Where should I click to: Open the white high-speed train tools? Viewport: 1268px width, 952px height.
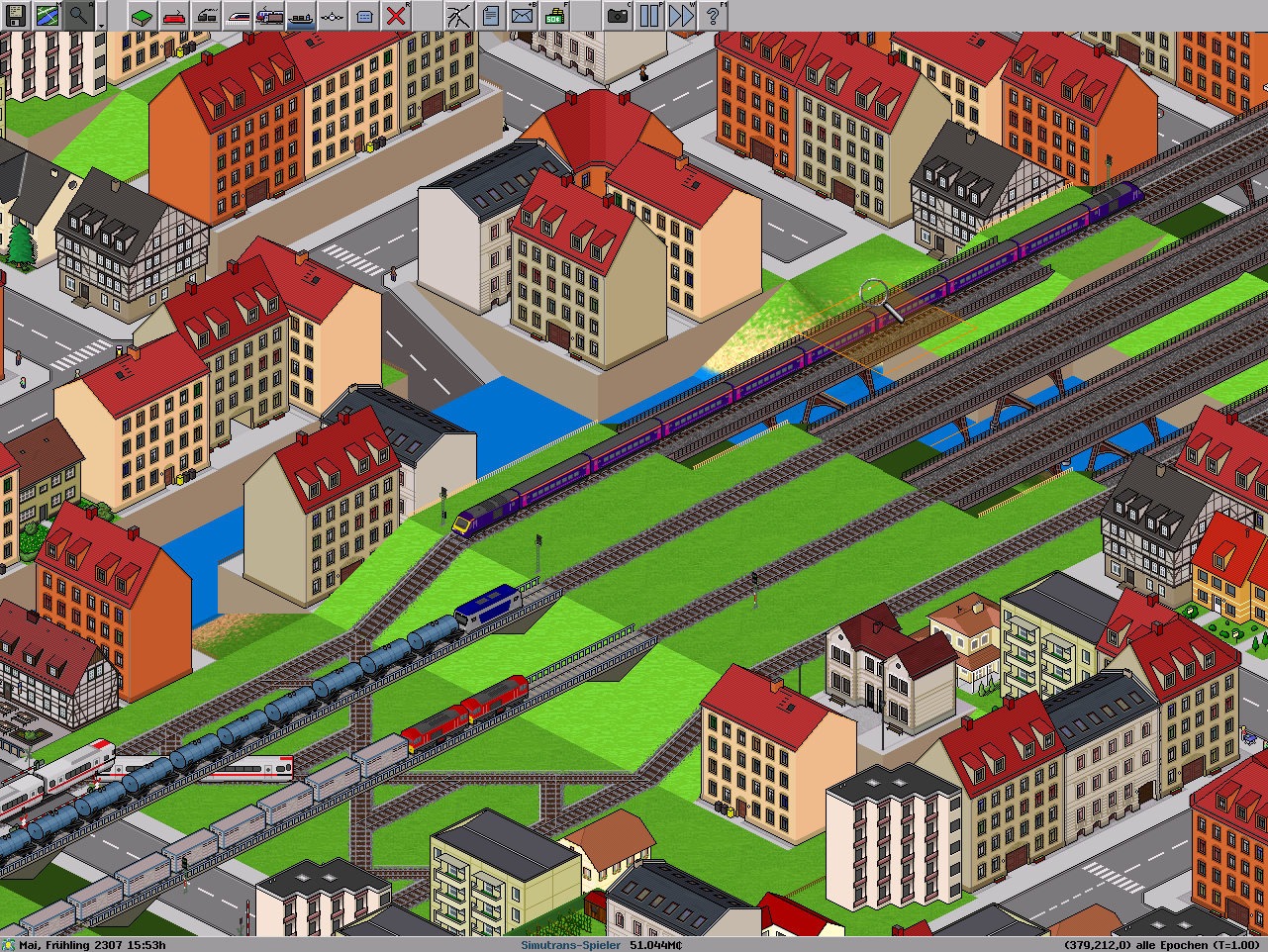237,15
